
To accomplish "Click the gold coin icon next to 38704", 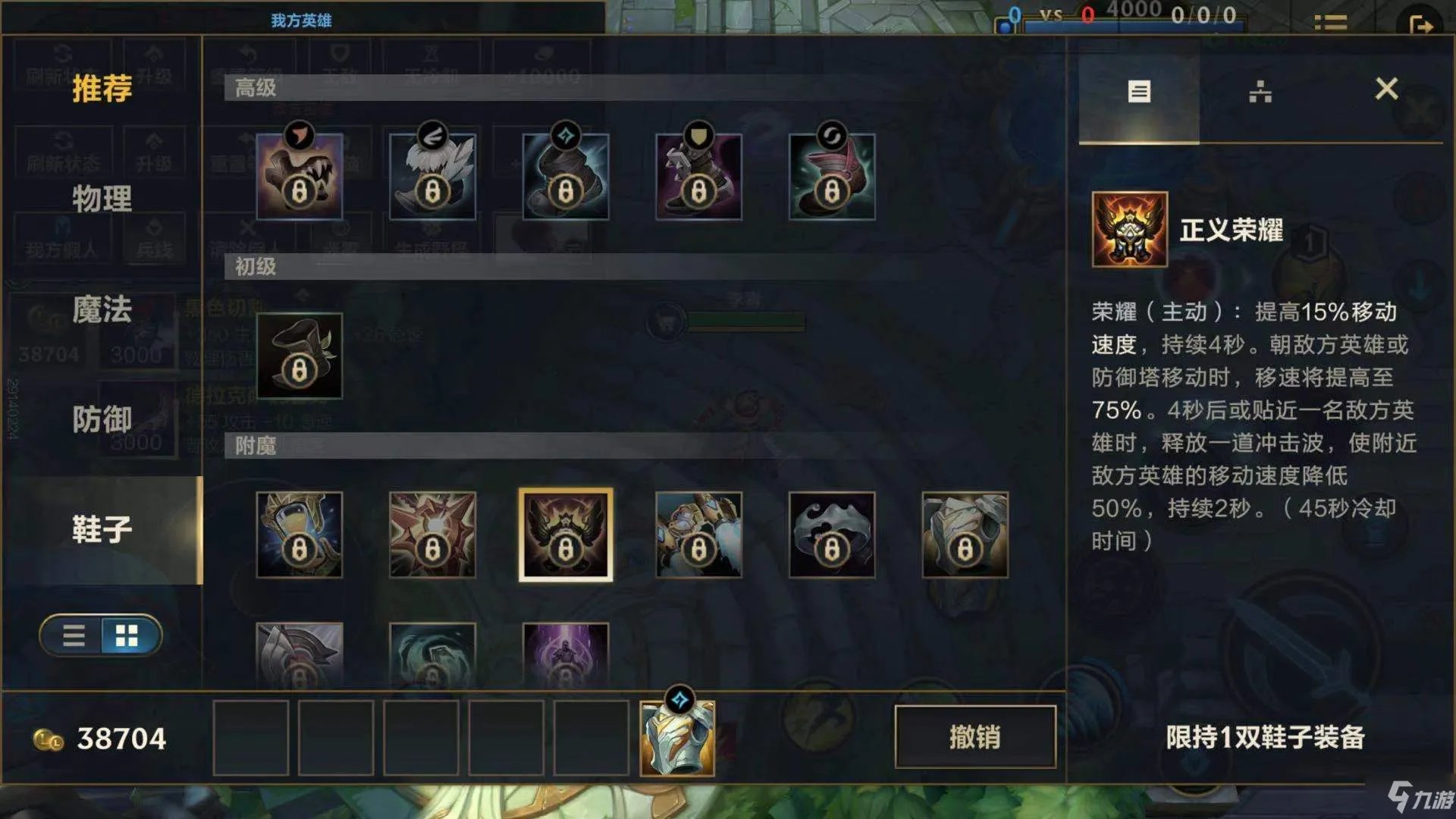I will (x=47, y=738).
